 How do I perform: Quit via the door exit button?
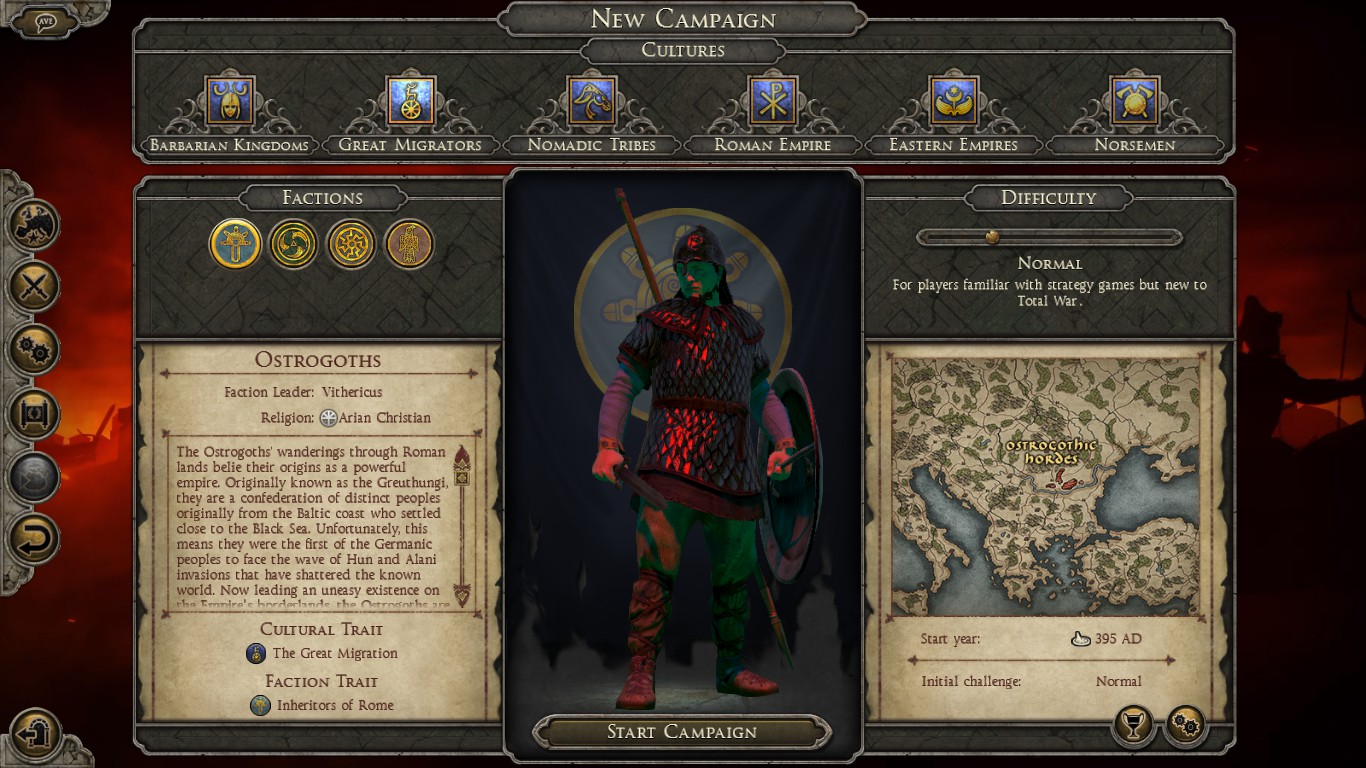[37, 733]
